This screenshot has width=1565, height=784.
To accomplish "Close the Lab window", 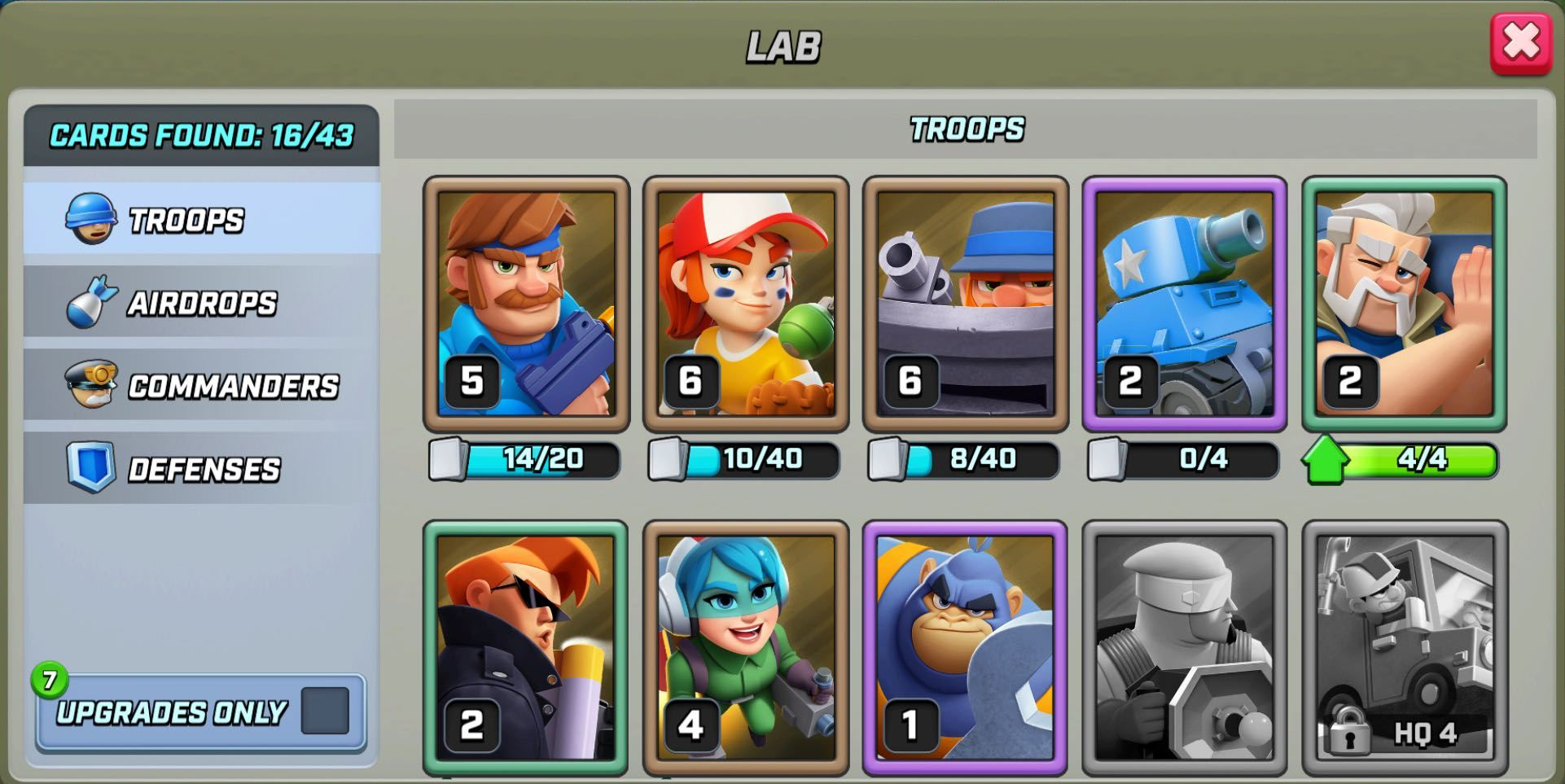I will tap(1520, 44).
